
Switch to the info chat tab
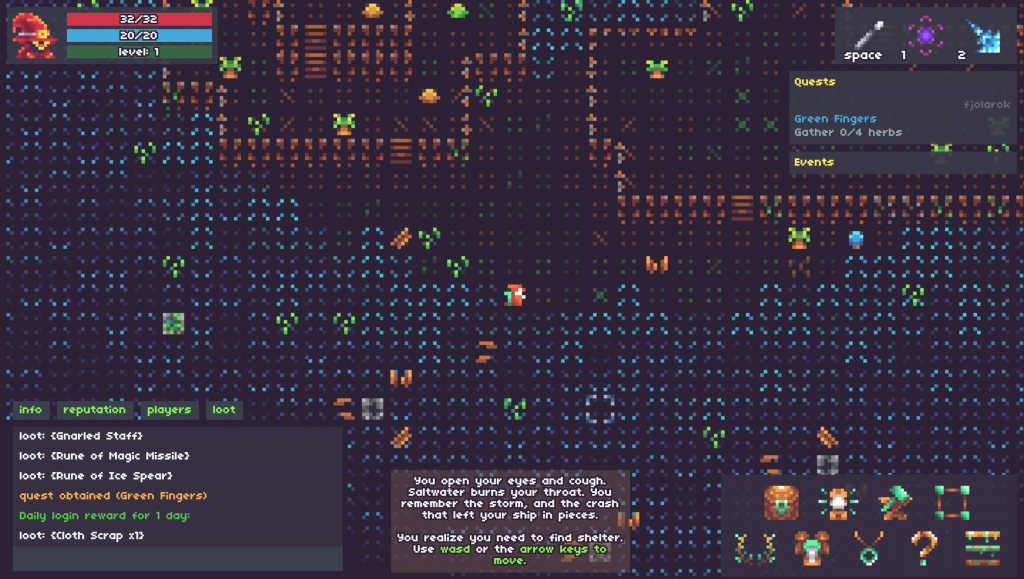click(x=31, y=410)
